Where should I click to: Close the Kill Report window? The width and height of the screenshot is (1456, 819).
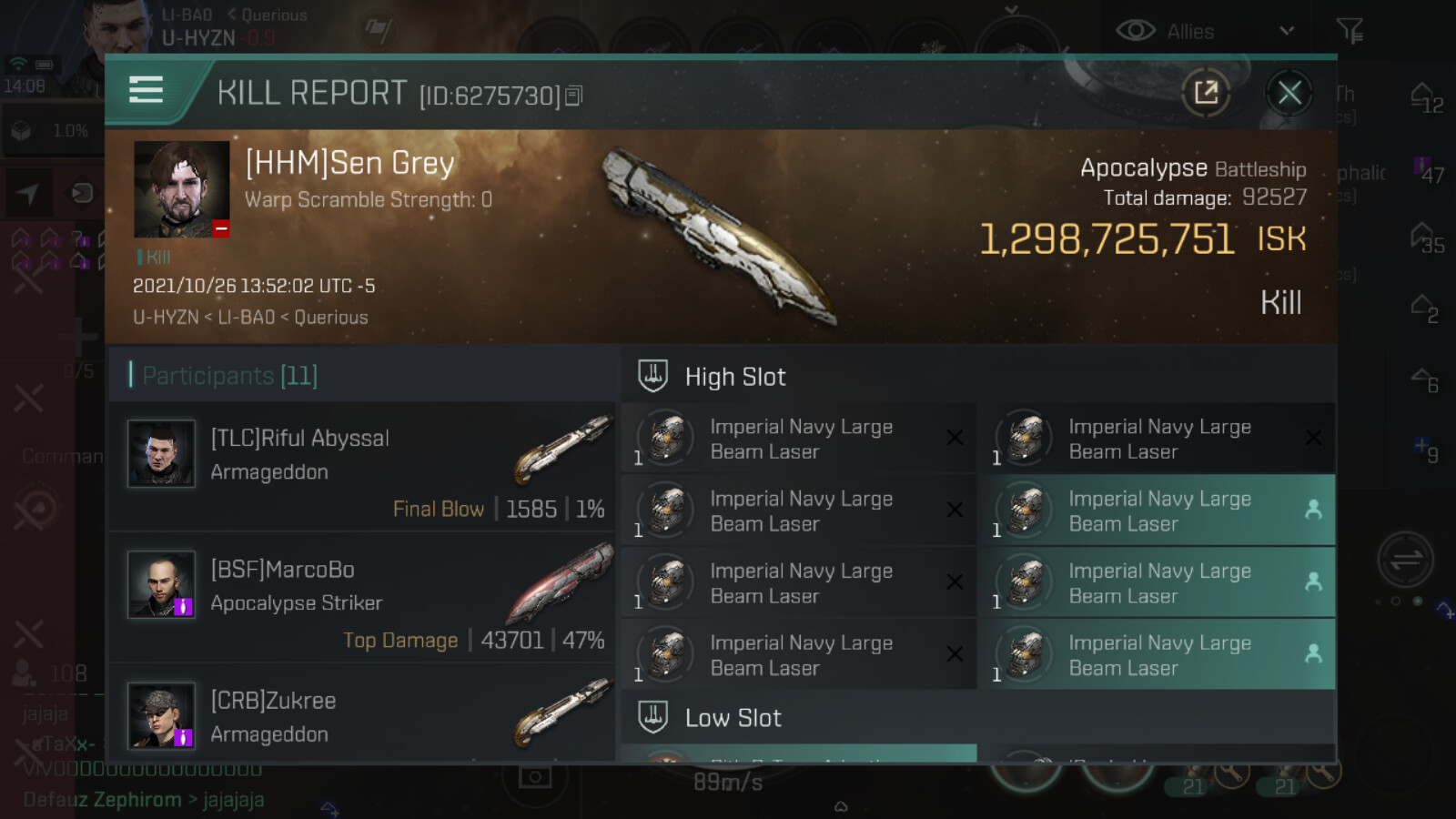point(1289,93)
